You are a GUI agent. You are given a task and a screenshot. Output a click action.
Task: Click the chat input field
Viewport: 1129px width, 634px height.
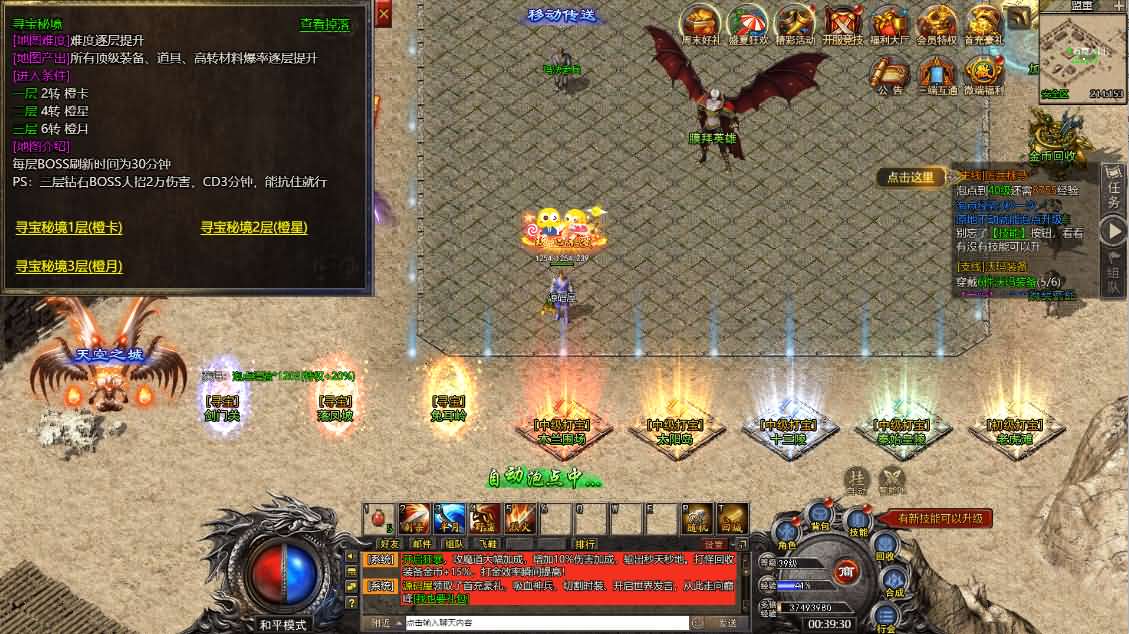[x=545, y=622]
